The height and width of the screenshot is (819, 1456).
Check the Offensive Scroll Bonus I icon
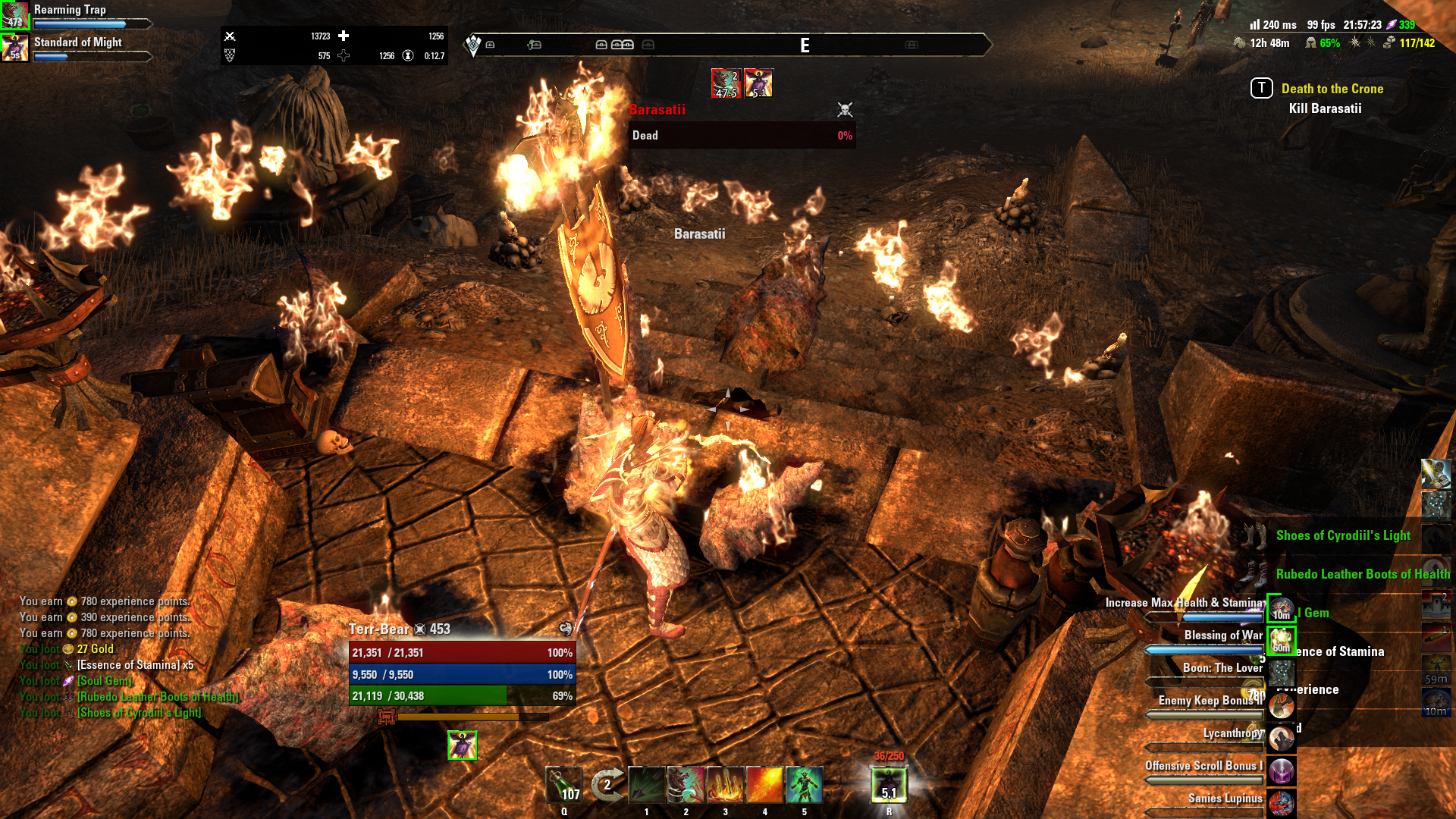pos(1282,771)
